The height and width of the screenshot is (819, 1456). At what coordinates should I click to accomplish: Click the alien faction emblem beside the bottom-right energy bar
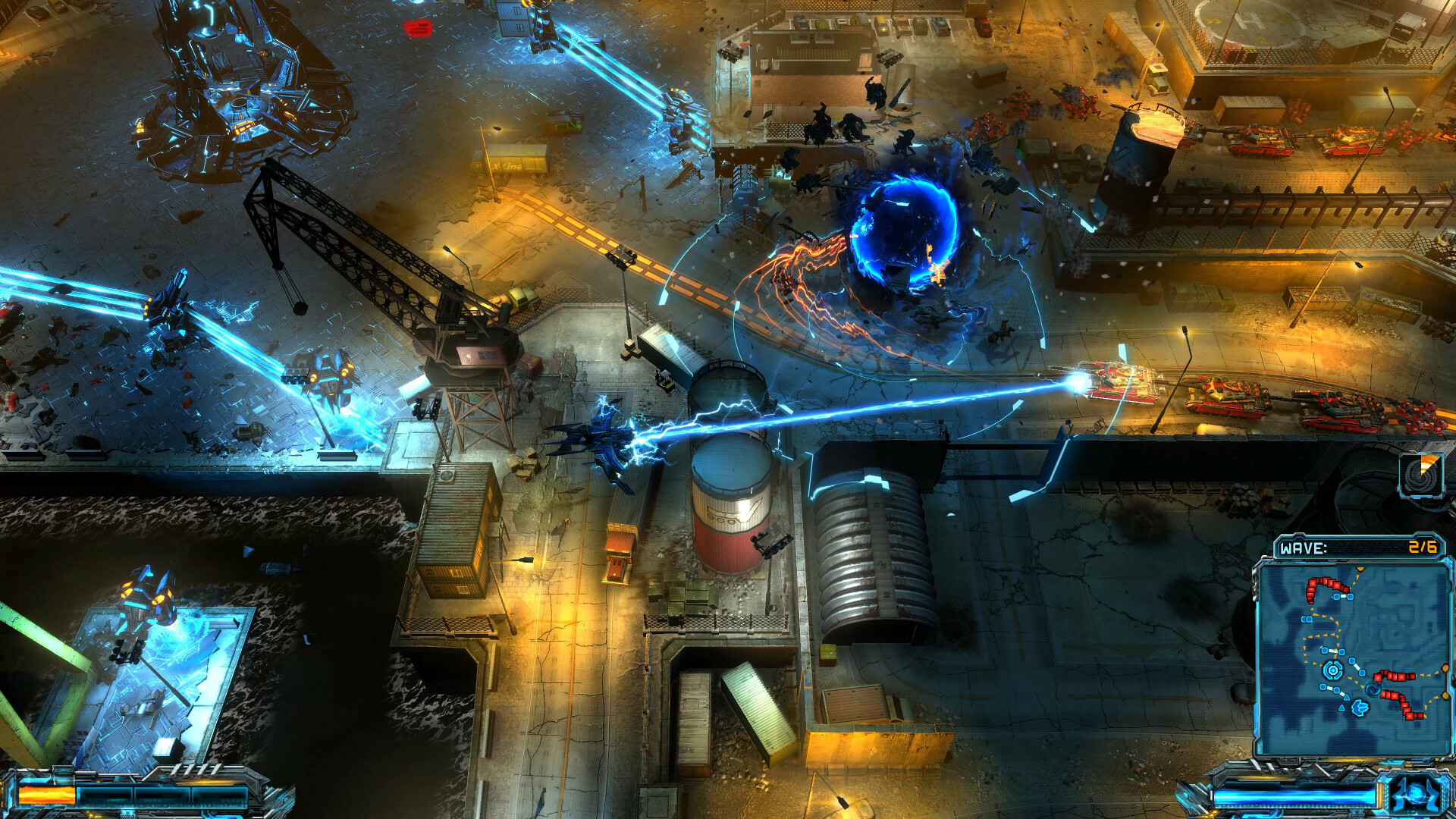point(1417,793)
